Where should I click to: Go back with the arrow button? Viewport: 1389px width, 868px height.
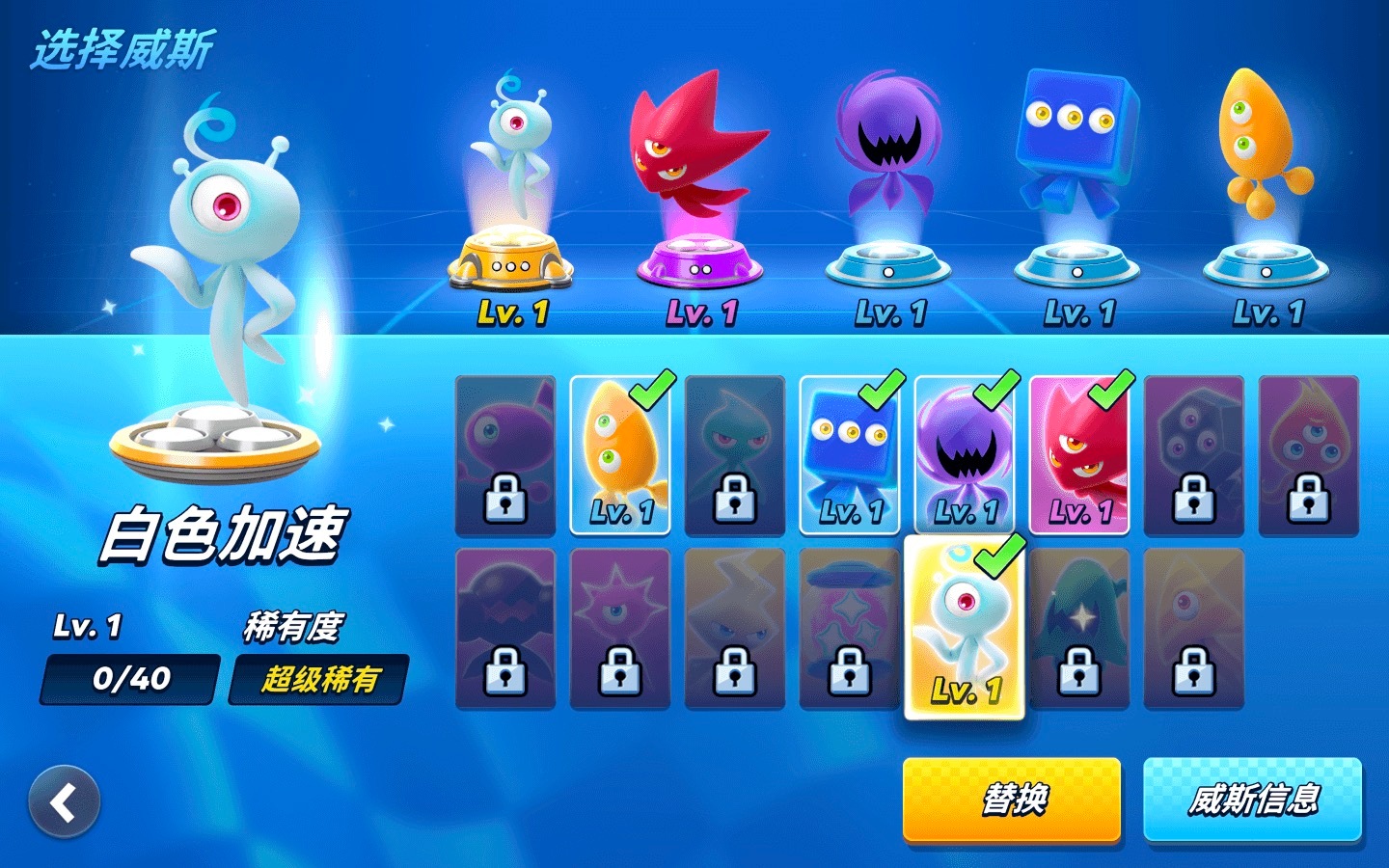coord(64,801)
